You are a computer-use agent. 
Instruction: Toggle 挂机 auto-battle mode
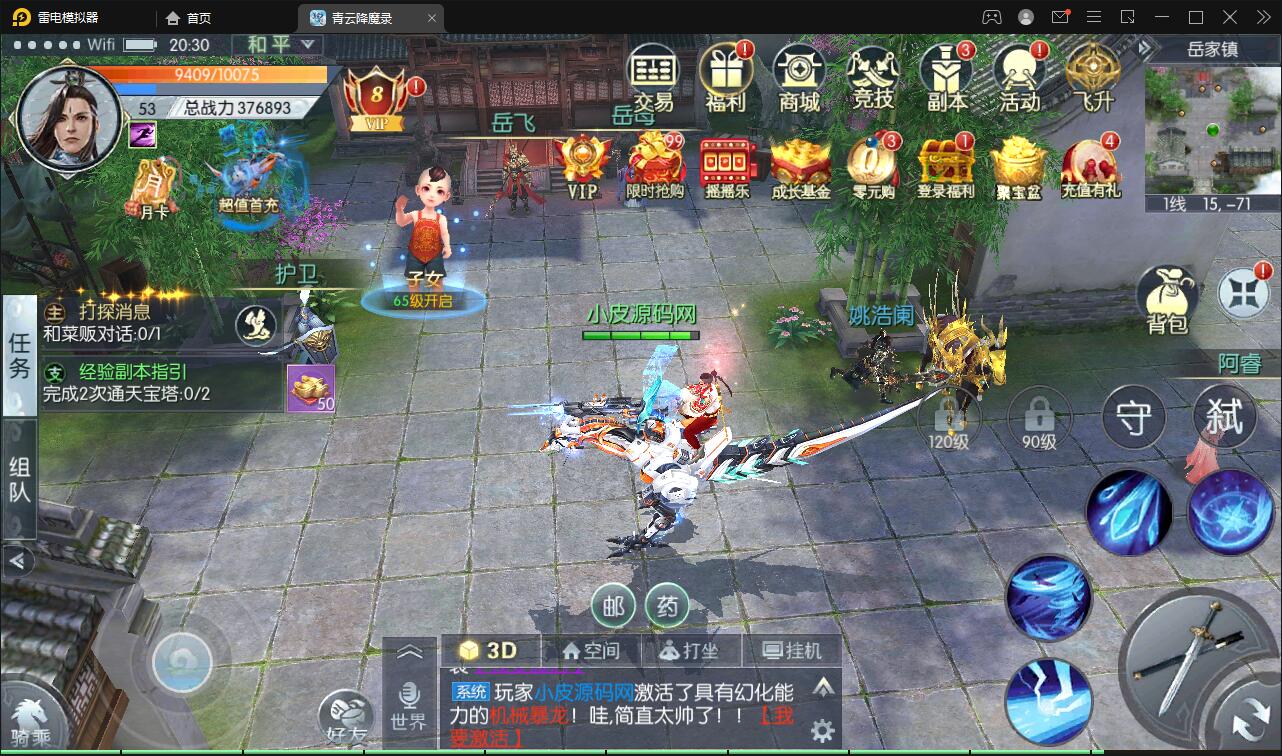[x=795, y=650]
